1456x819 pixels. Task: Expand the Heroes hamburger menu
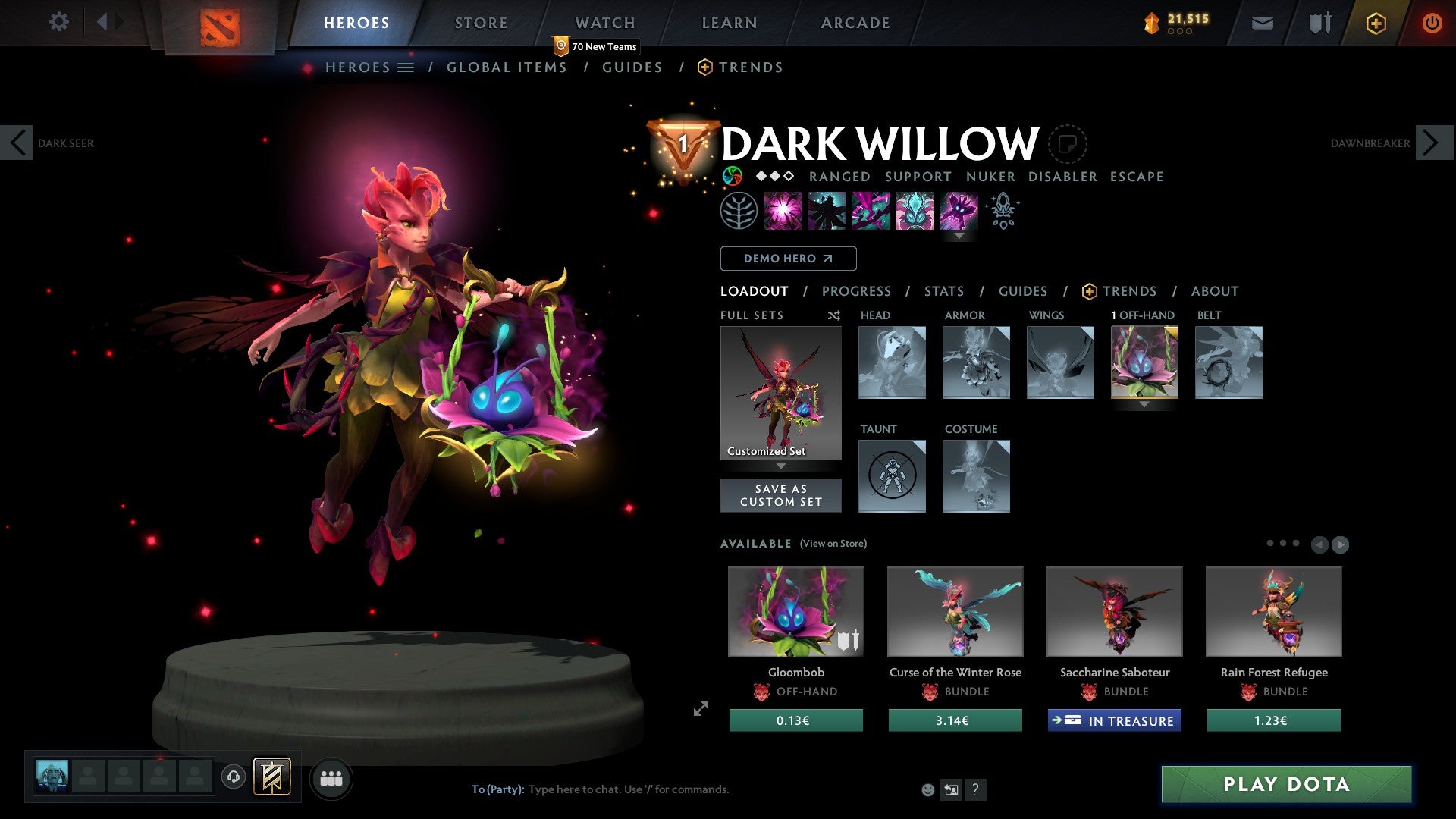(x=406, y=67)
